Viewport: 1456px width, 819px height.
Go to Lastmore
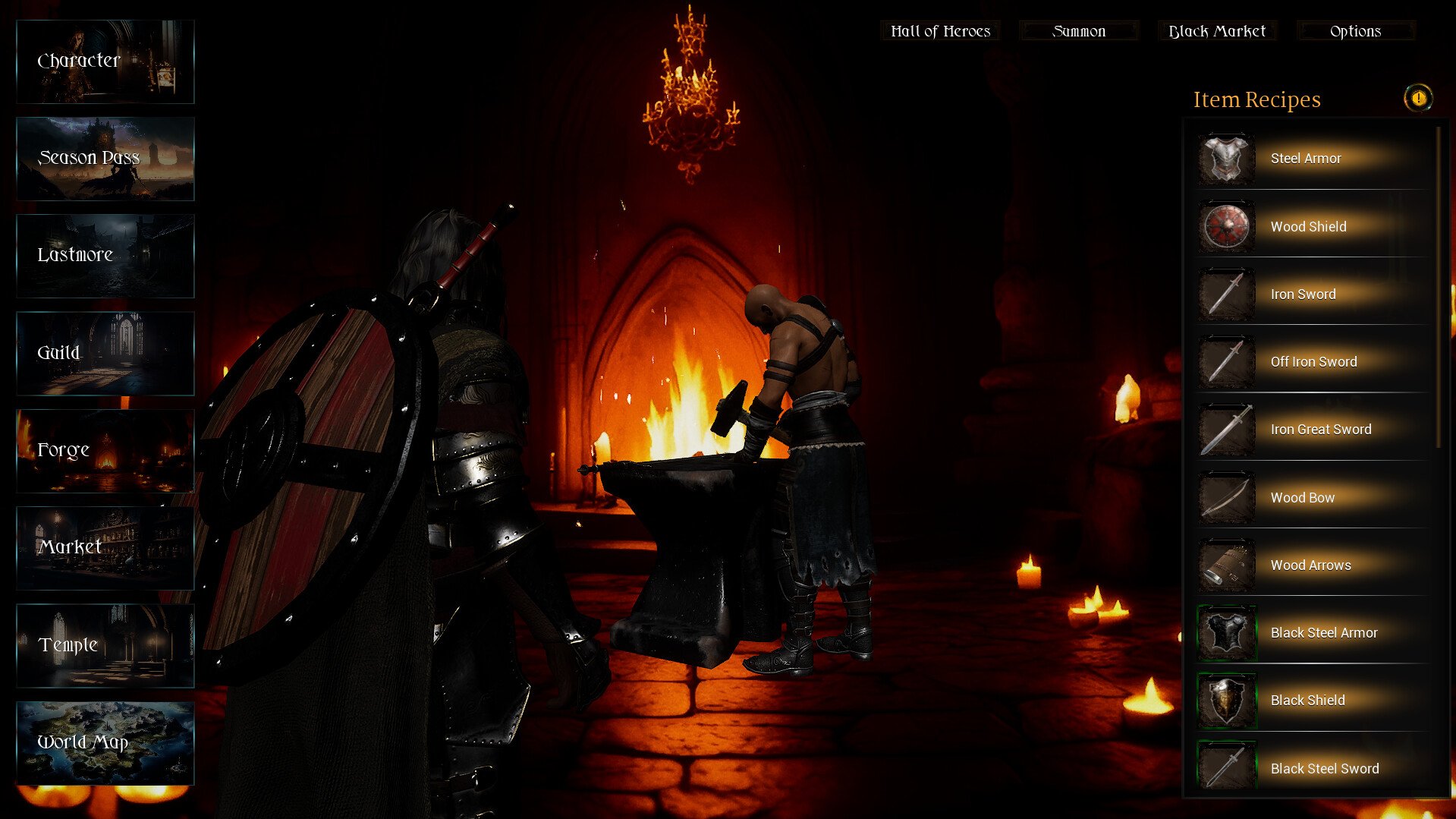point(105,256)
